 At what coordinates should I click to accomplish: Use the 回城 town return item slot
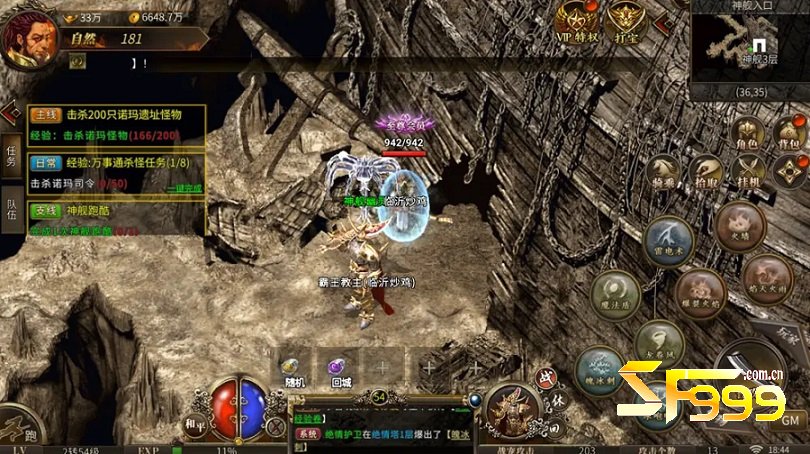coord(339,369)
